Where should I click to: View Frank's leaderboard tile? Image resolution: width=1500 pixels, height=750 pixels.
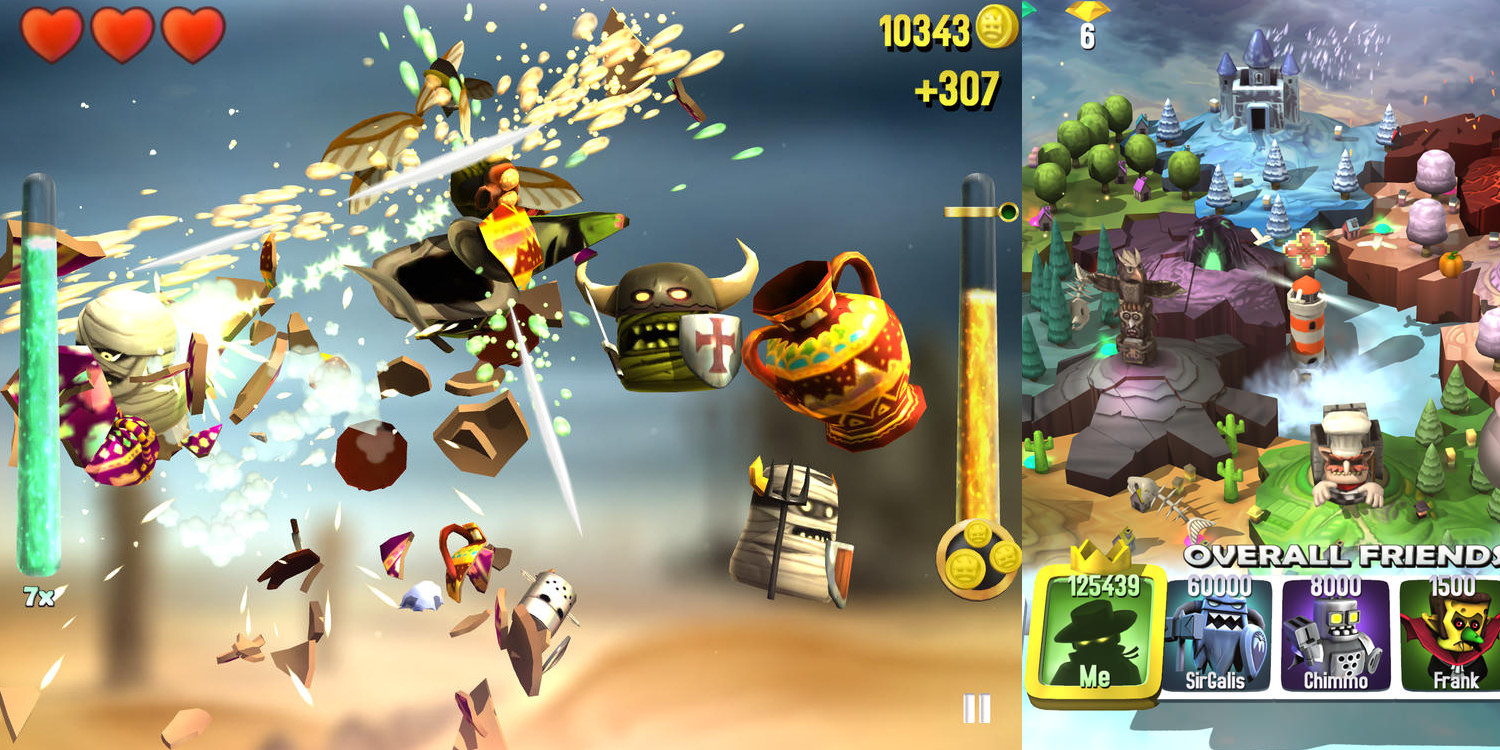click(x=1453, y=636)
